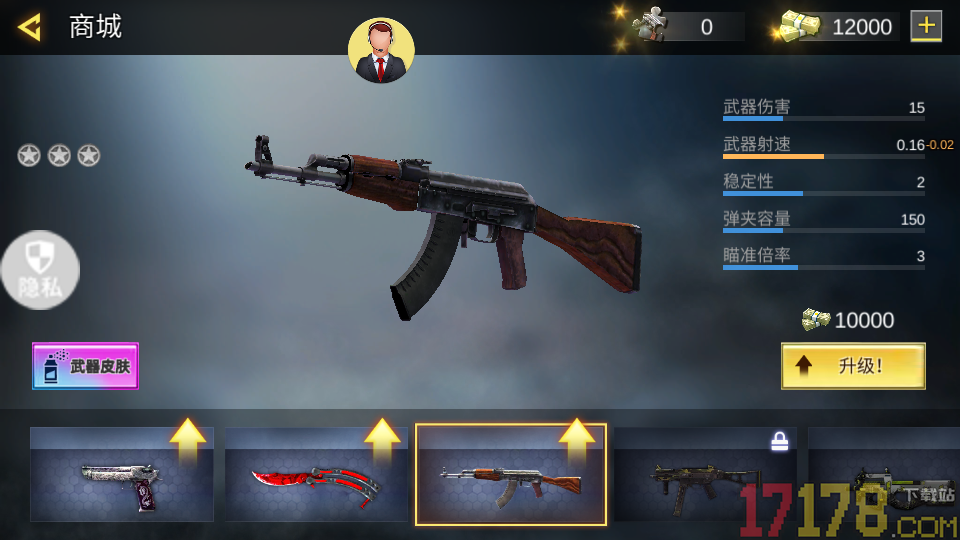Upgrade the weapon with the 升级 button
960x540 pixels.
point(853,366)
